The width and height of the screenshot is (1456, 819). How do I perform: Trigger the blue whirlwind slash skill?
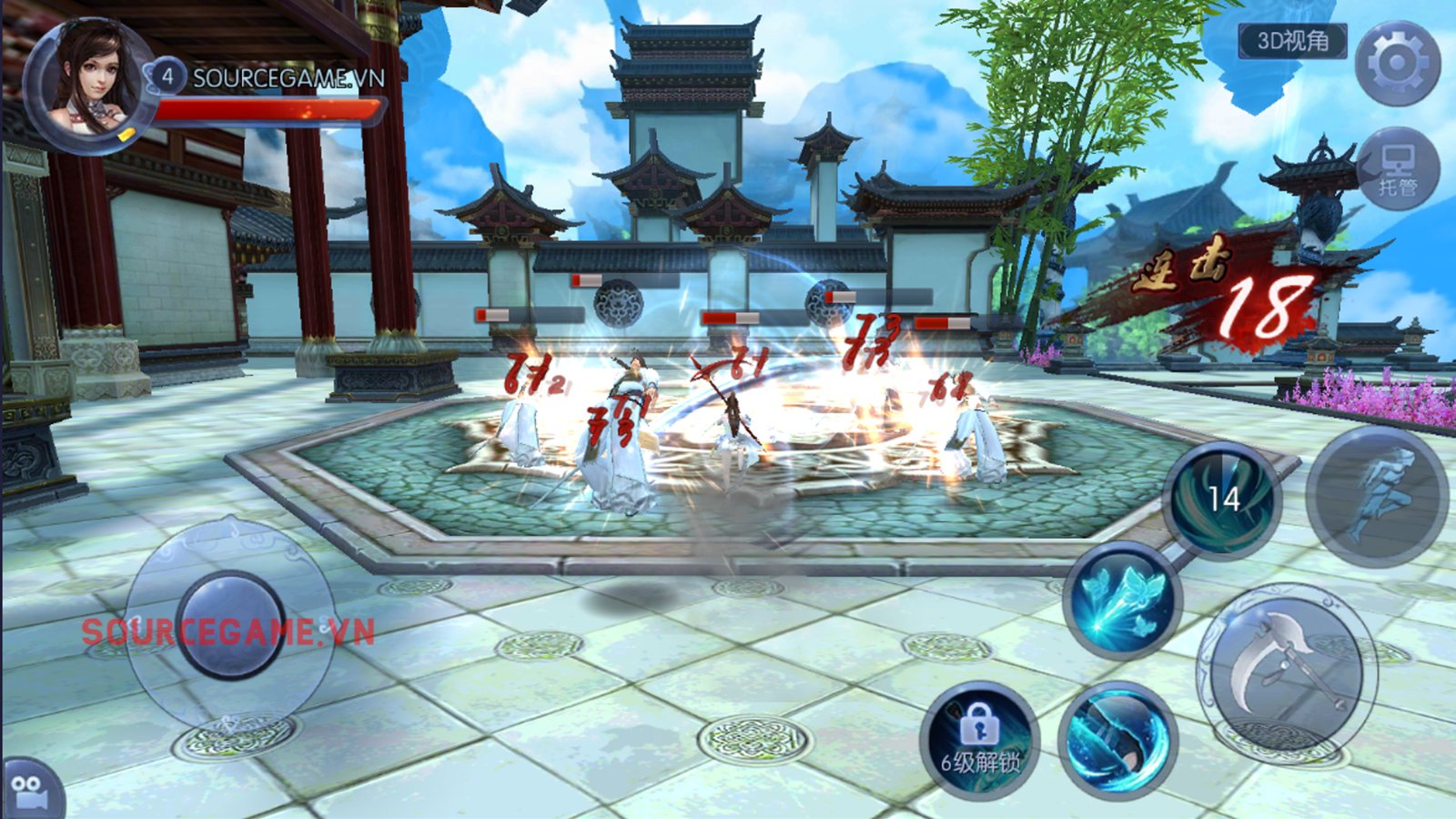[x=1117, y=740]
